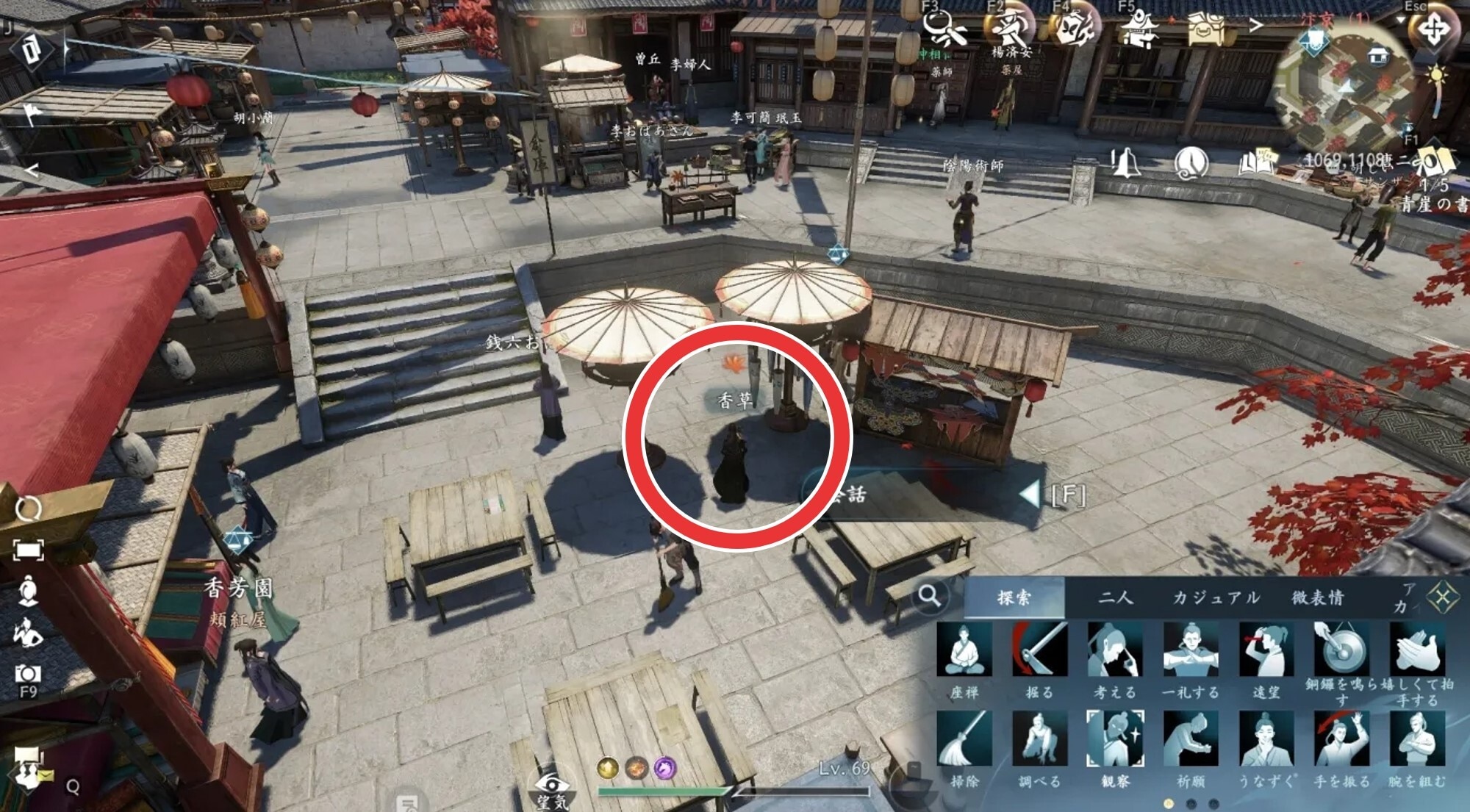Search emotes with the magnifying glass
The image size is (1470, 812).
point(930,595)
